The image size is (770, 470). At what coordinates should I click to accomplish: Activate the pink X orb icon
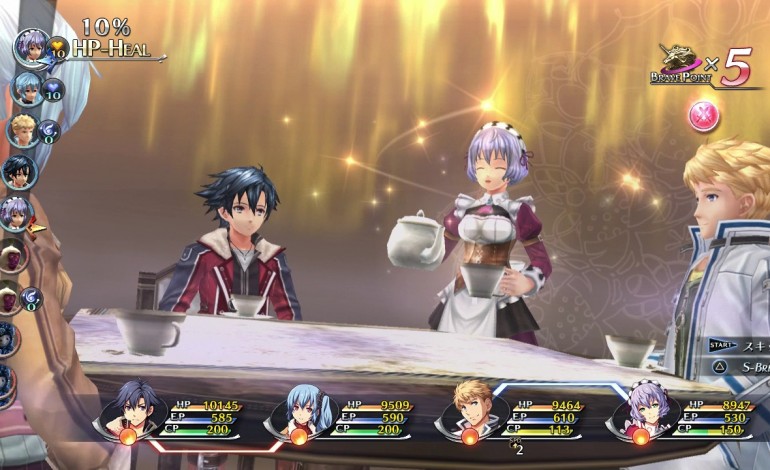703,115
